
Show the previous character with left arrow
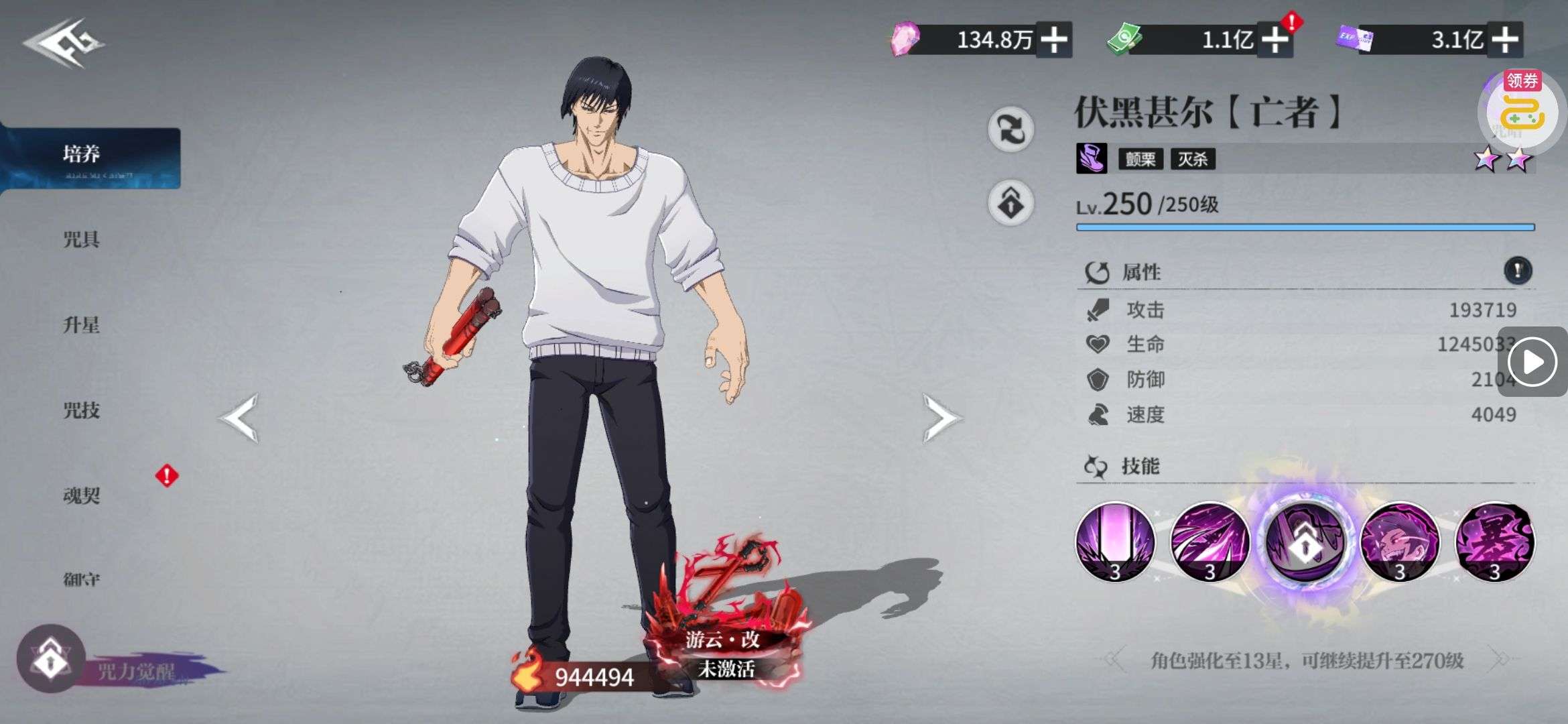(239, 418)
